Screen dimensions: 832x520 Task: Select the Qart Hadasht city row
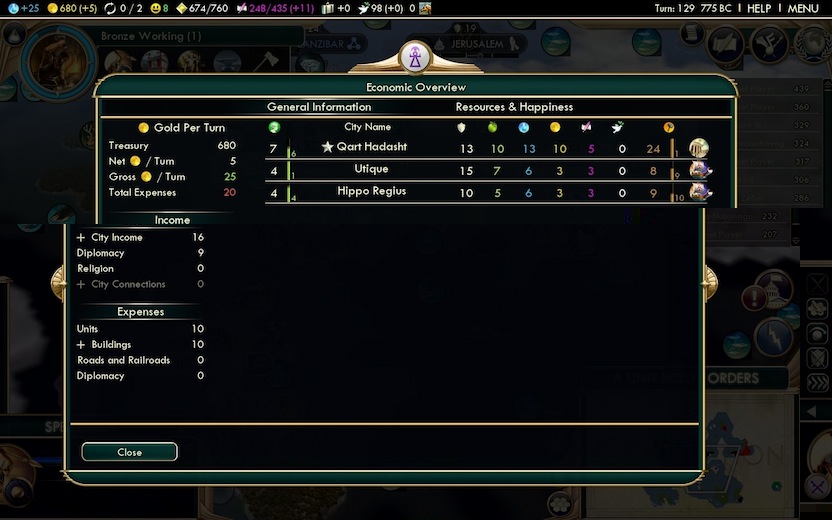372,147
